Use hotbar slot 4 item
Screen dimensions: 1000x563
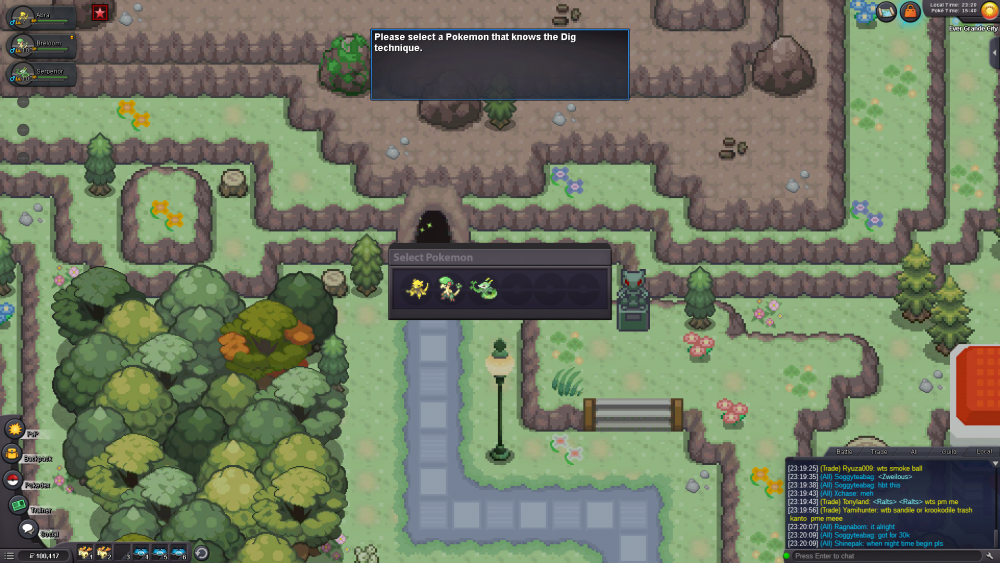coord(140,553)
